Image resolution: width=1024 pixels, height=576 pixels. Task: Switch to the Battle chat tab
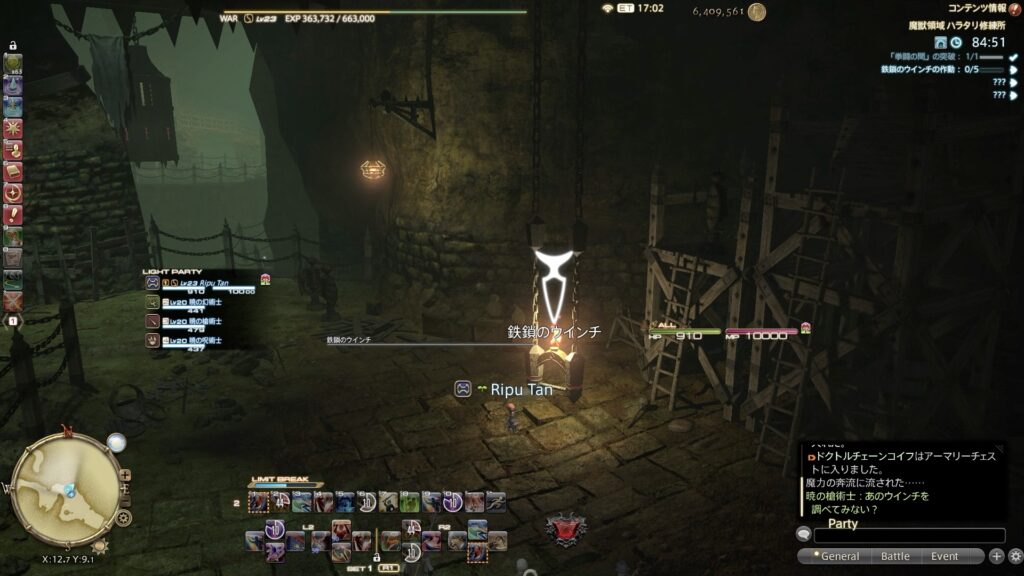895,556
